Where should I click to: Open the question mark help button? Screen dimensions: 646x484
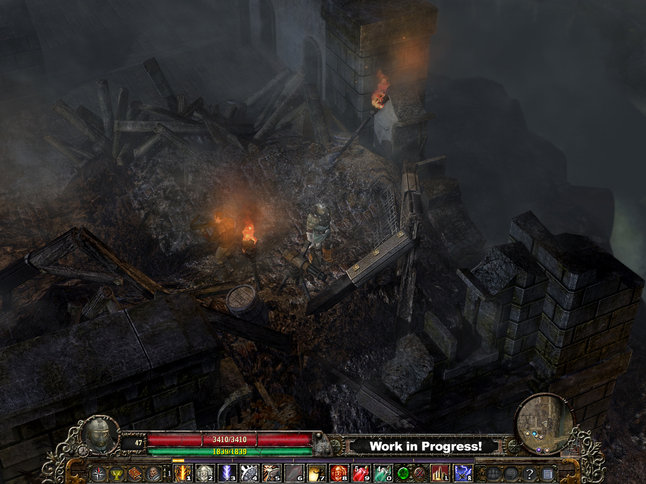click(x=529, y=473)
